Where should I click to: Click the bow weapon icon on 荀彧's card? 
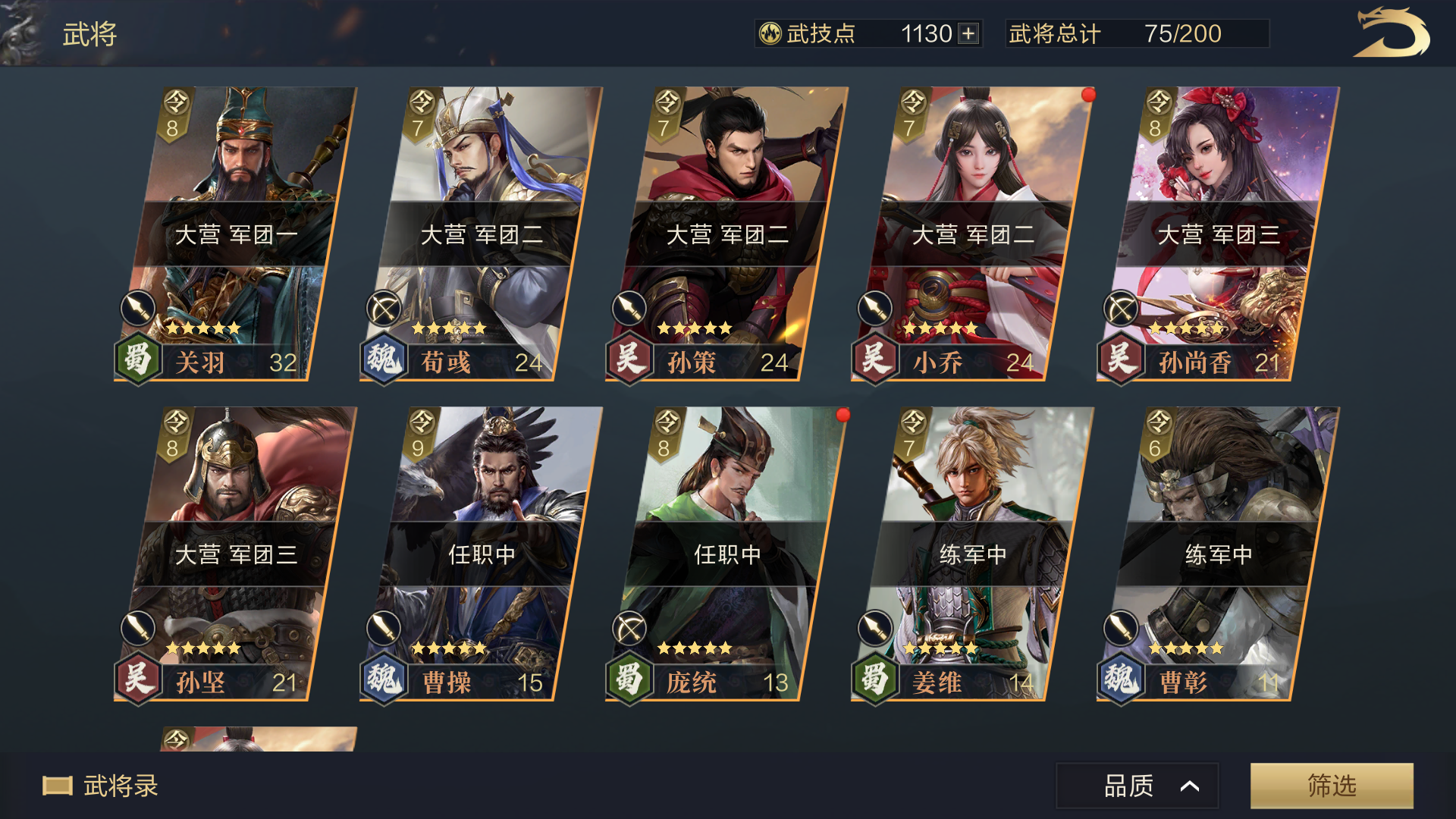[384, 309]
